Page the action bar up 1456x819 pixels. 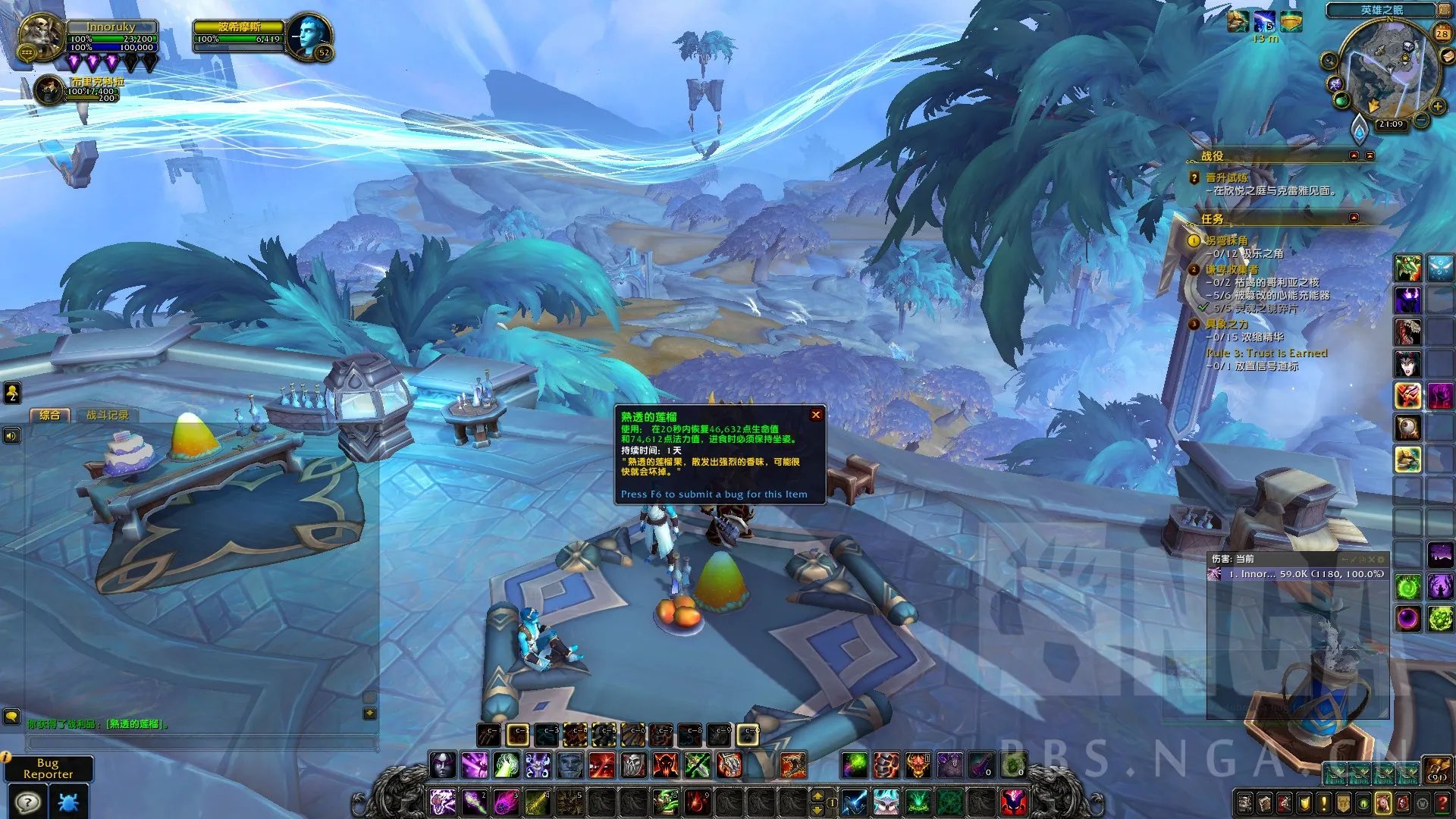(817, 795)
